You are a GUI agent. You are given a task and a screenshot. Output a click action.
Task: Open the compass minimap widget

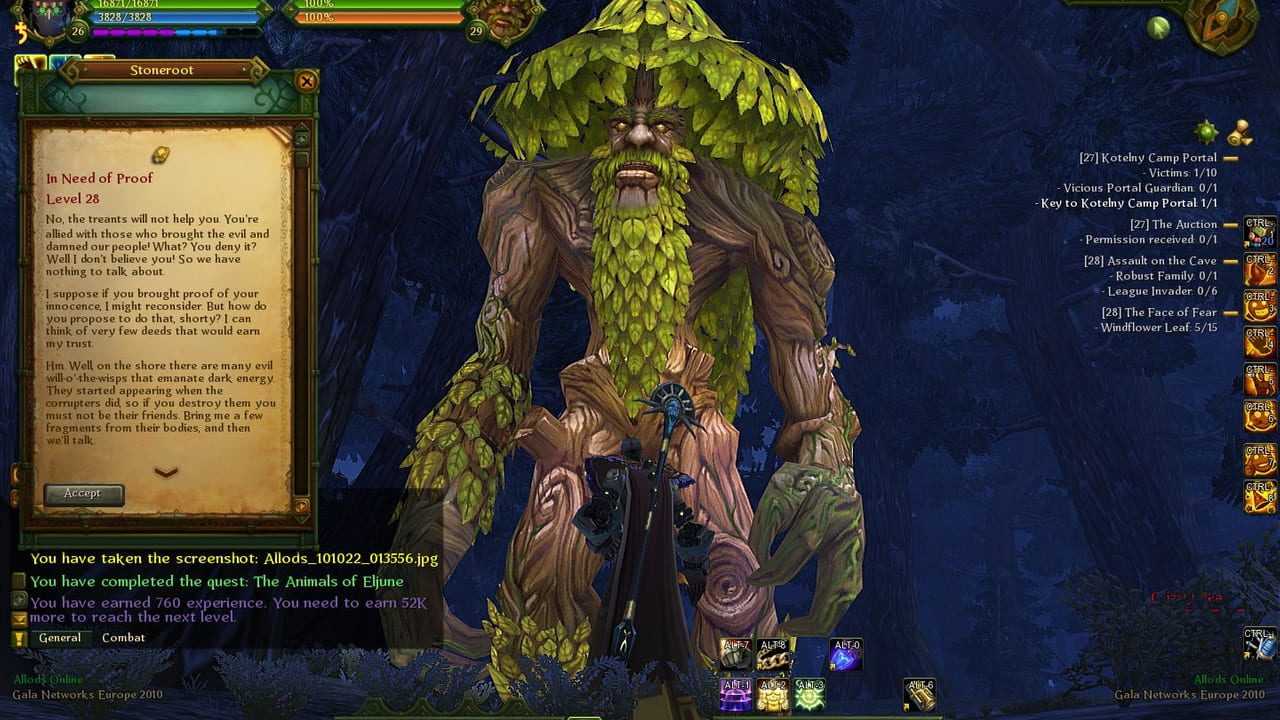(1220, 22)
